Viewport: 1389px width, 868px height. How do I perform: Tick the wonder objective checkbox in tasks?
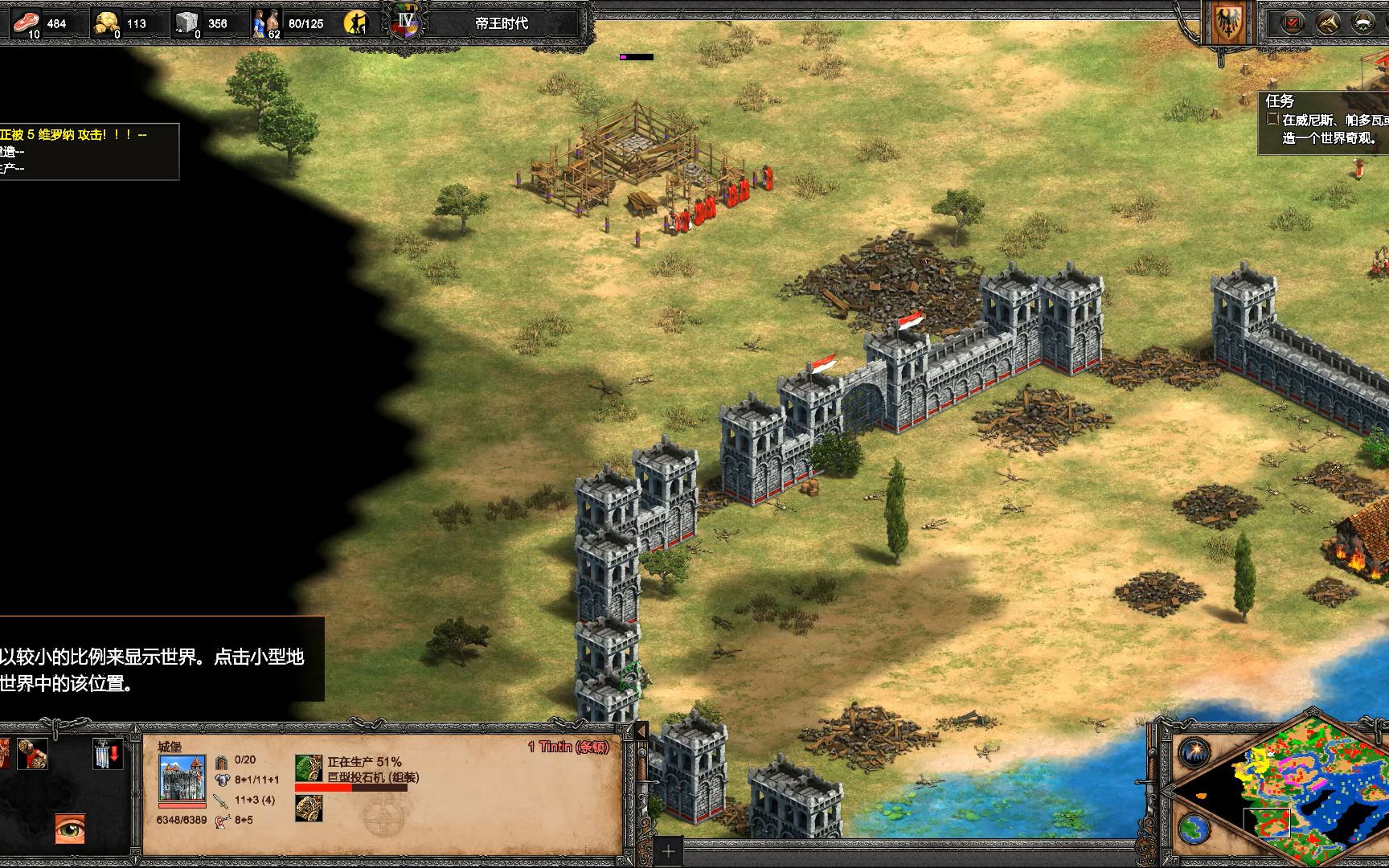[1272, 119]
